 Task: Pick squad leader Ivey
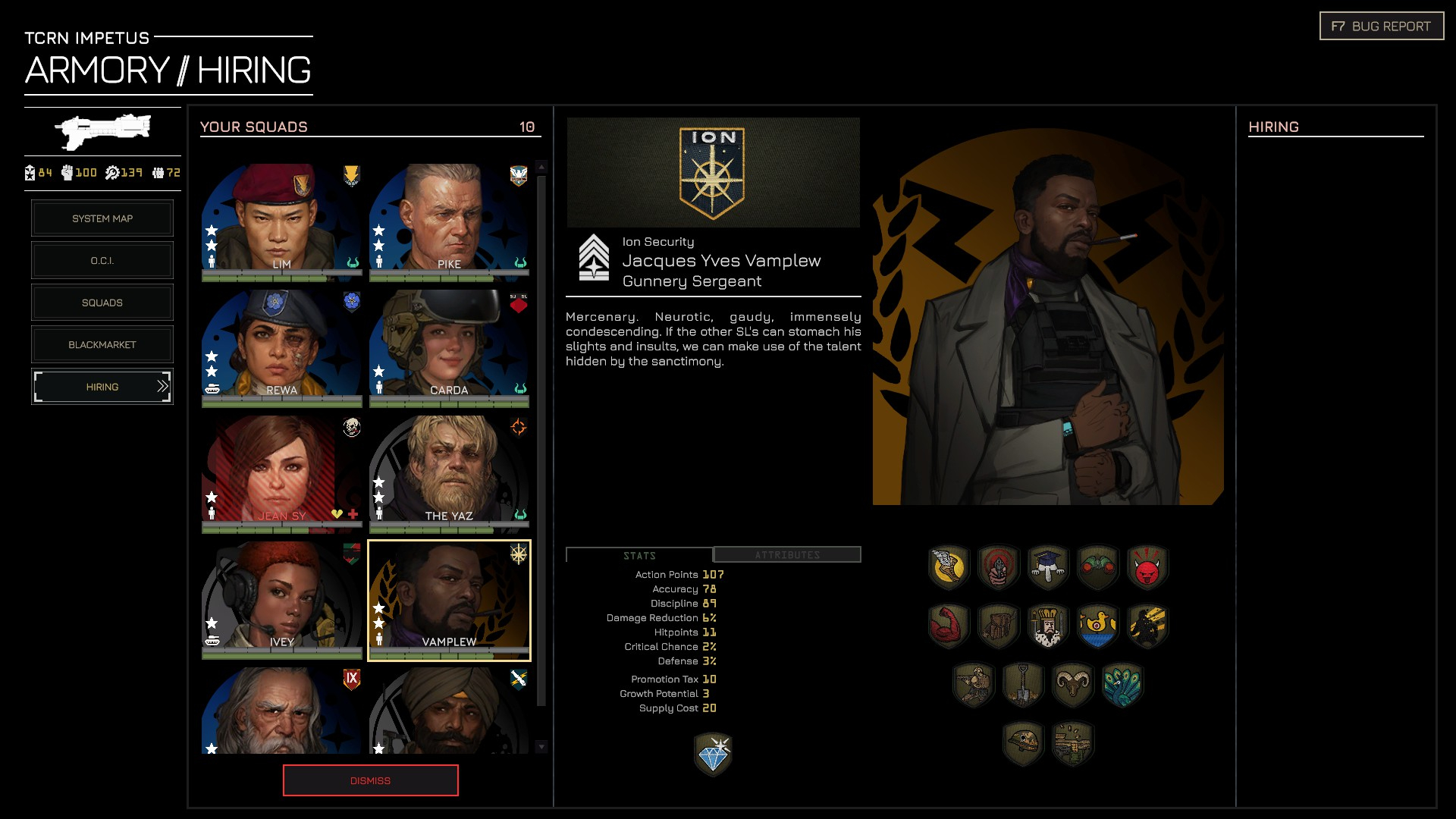(x=281, y=598)
